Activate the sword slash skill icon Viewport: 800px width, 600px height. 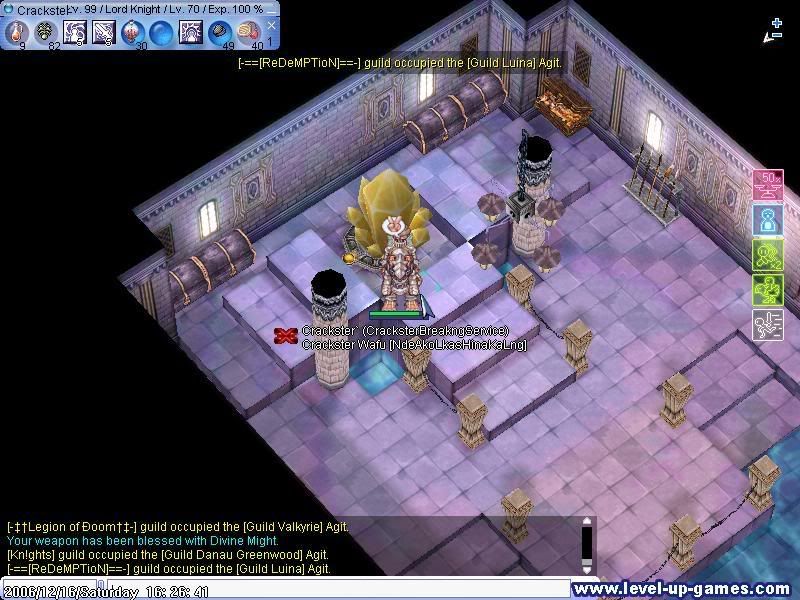[x=104, y=31]
